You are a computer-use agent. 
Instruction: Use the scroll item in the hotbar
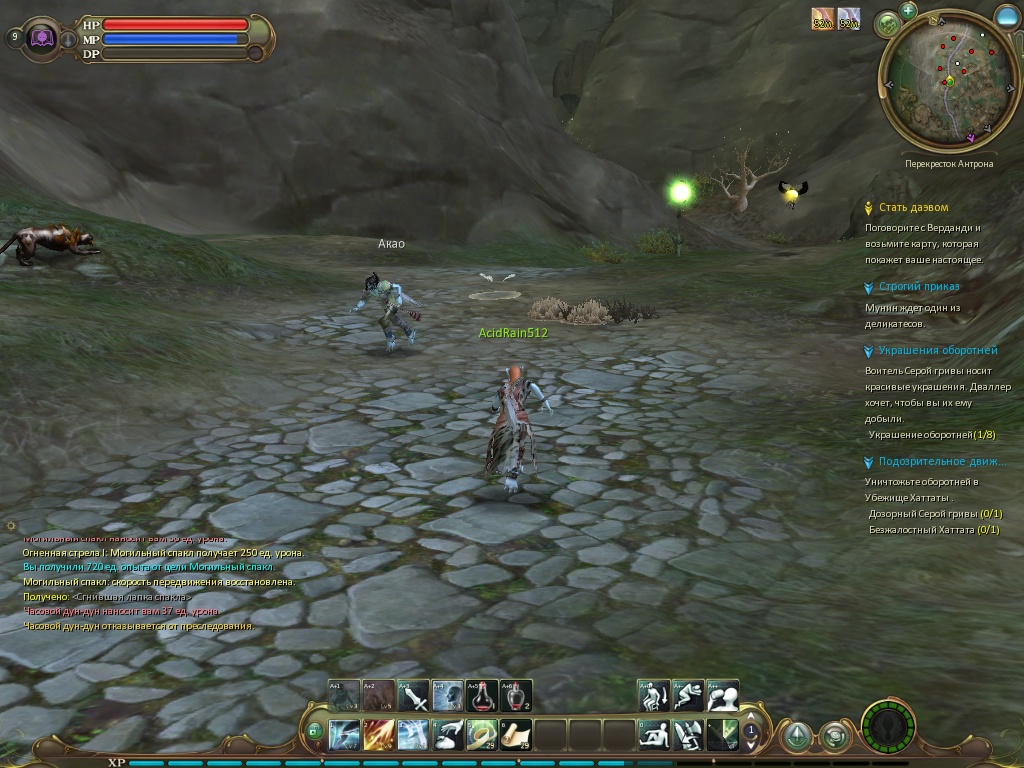click(x=516, y=735)
